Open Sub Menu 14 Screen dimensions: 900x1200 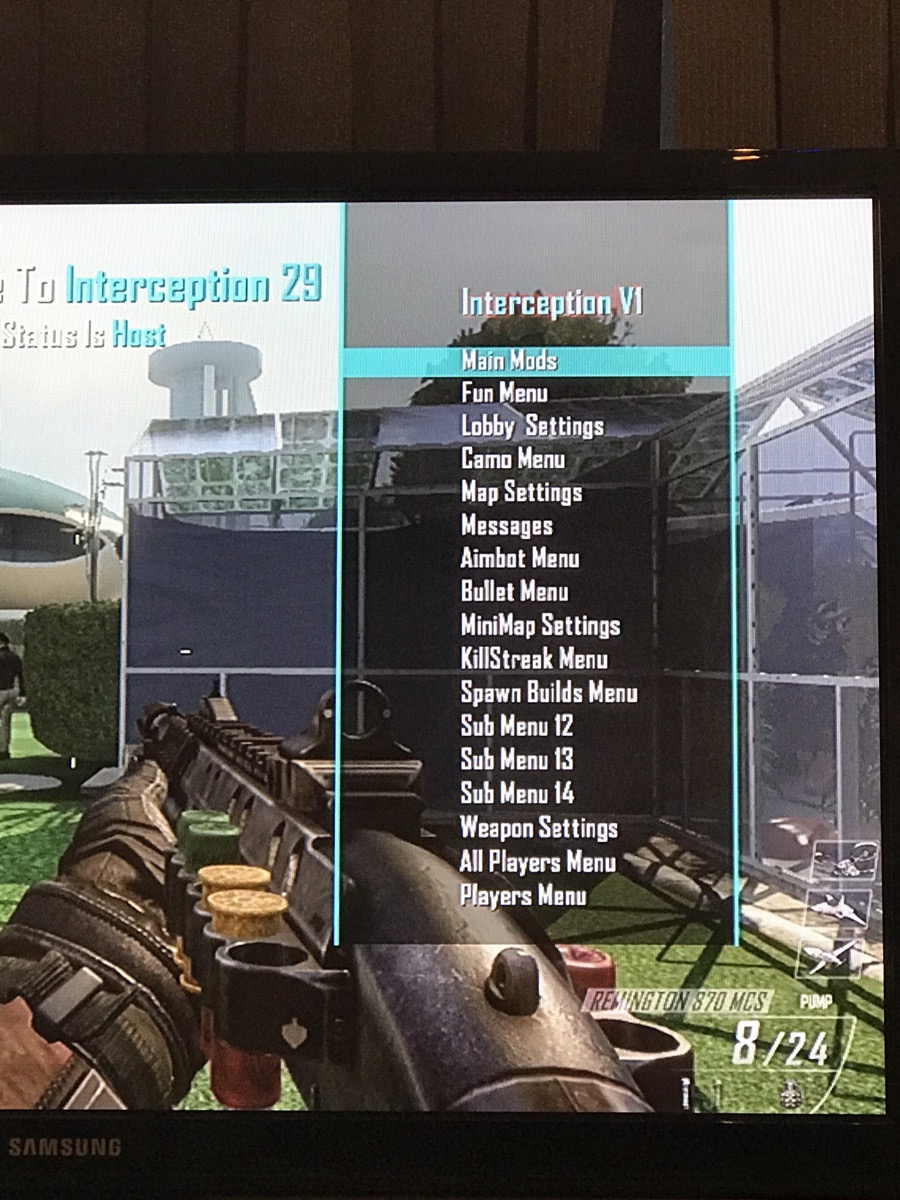coord(517,793)
